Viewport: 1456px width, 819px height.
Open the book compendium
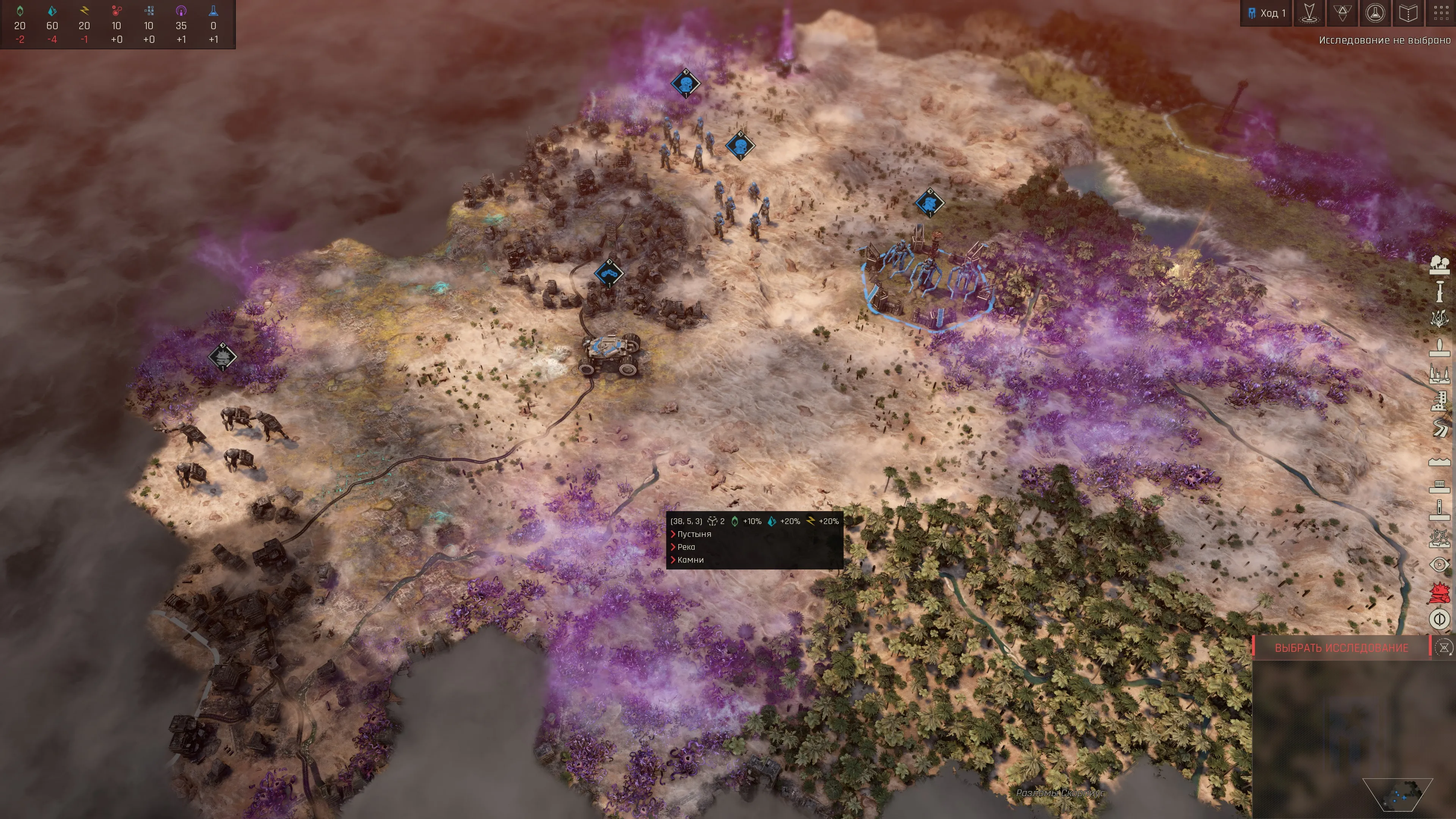point(1408,13)
